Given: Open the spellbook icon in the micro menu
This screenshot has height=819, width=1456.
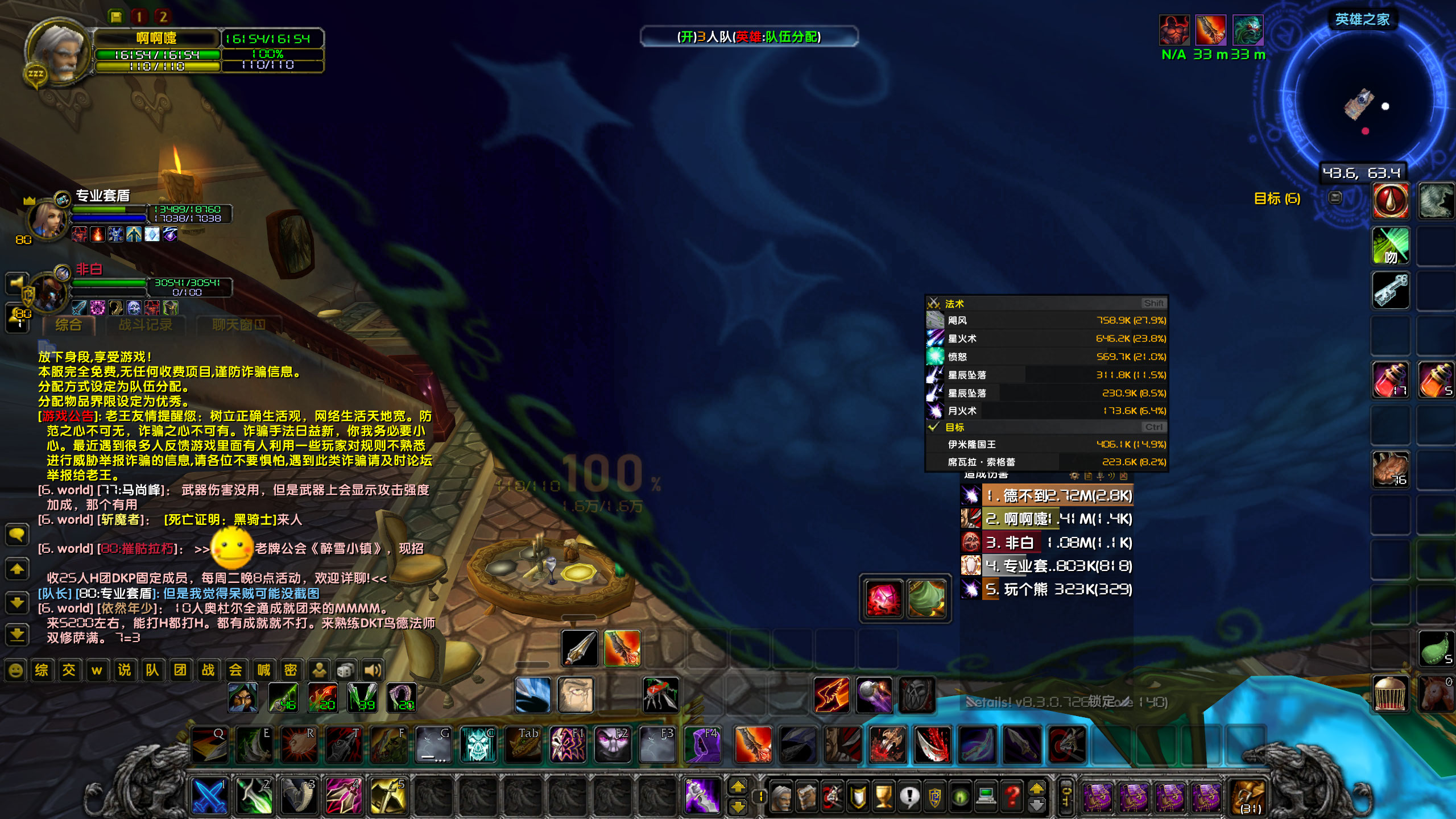Looking at the screenshot, I should (806, 796).
